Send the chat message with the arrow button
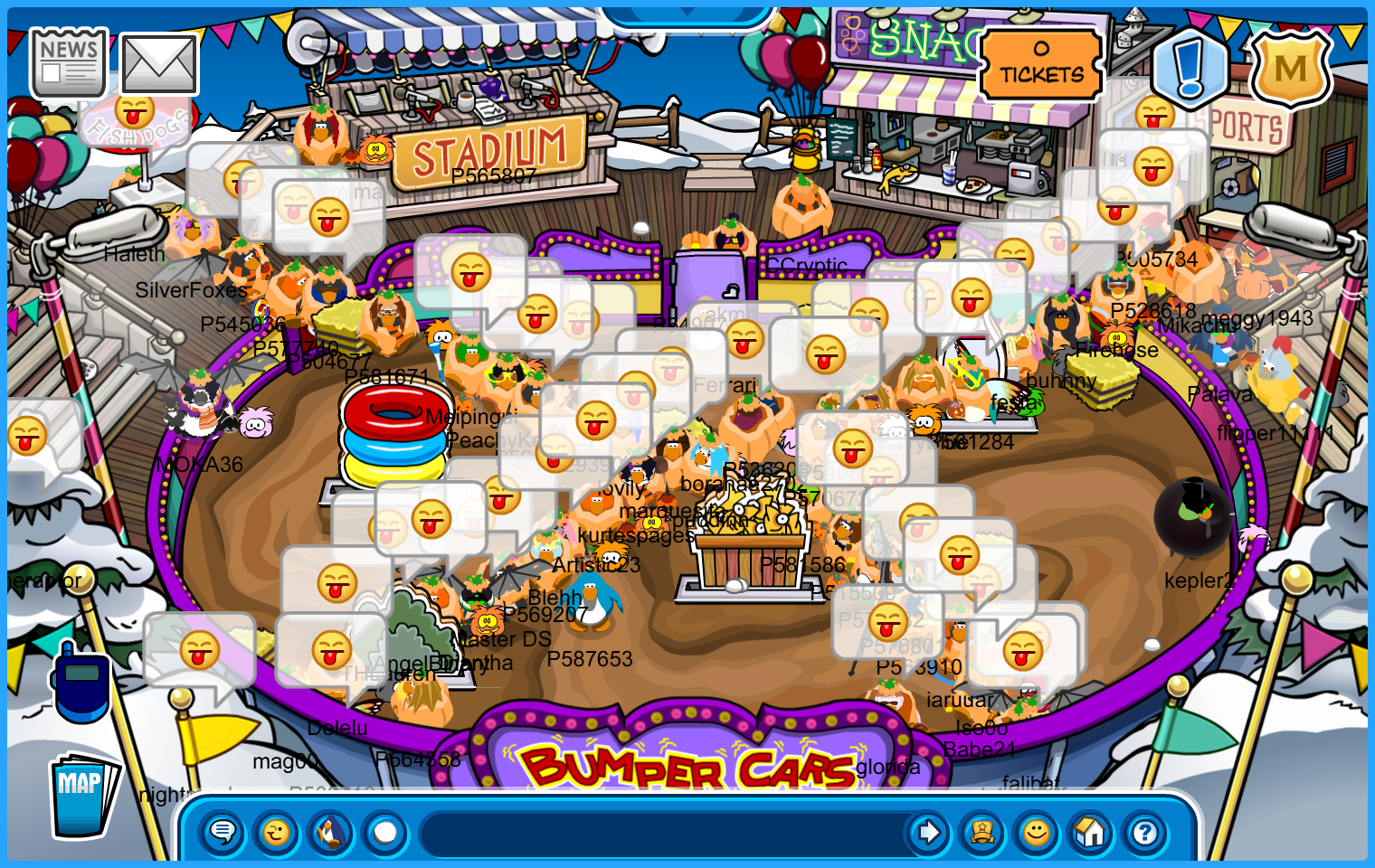This screenshot has width=1375, height=868. coord(928,832)
